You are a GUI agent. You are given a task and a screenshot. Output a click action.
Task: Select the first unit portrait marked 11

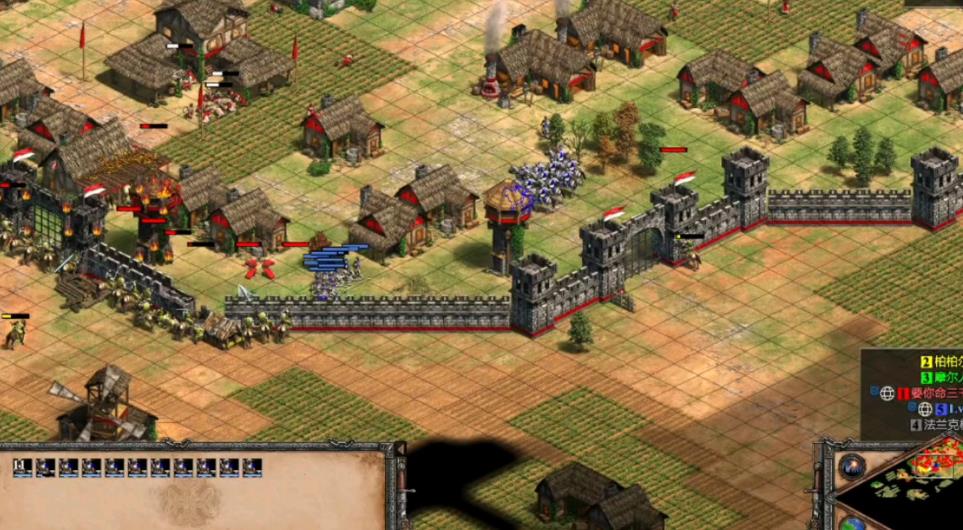pos(22,467)
